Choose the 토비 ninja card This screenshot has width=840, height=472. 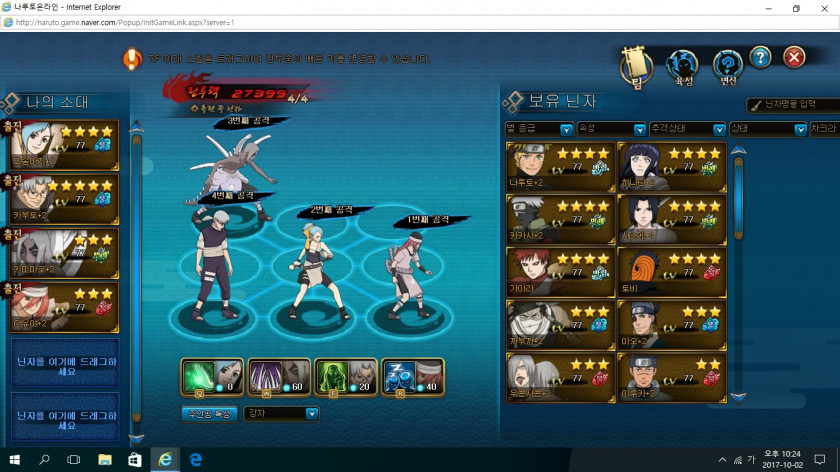[x=670, y=271]
